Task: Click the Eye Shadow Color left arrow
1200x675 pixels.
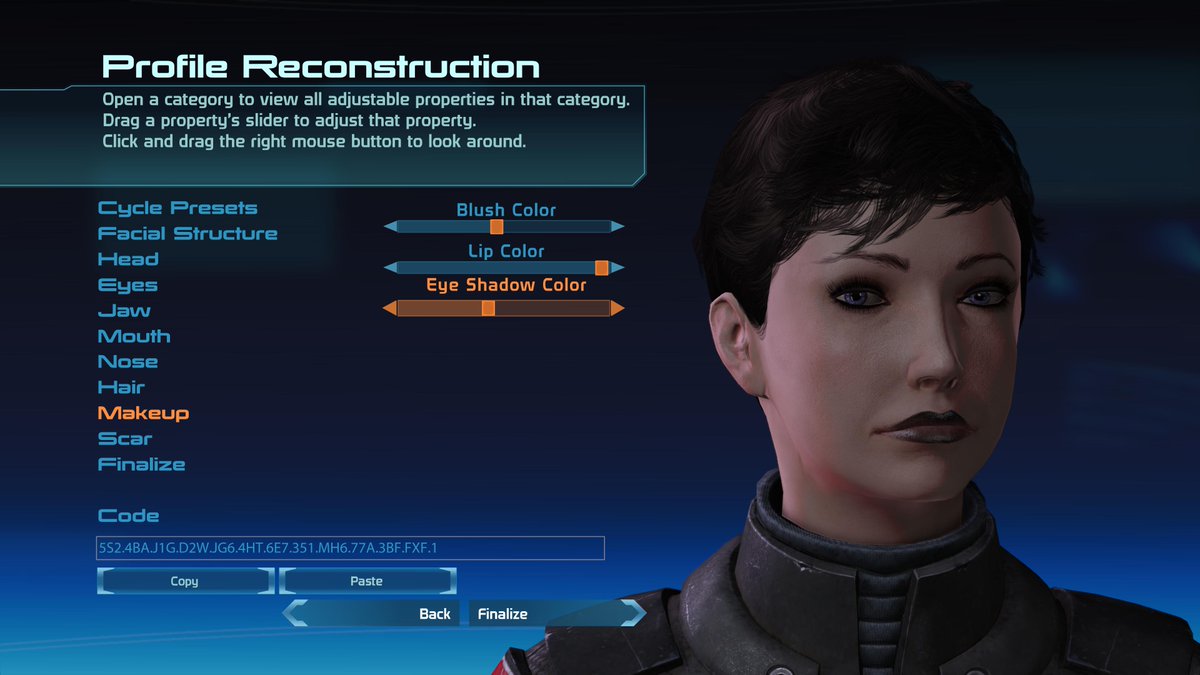Action: 390,309
